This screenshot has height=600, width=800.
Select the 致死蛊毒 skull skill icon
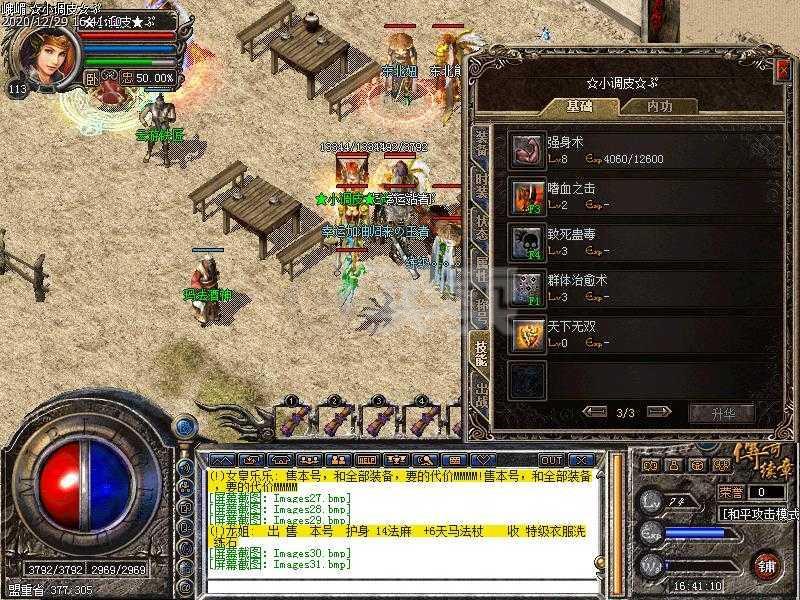525,242
